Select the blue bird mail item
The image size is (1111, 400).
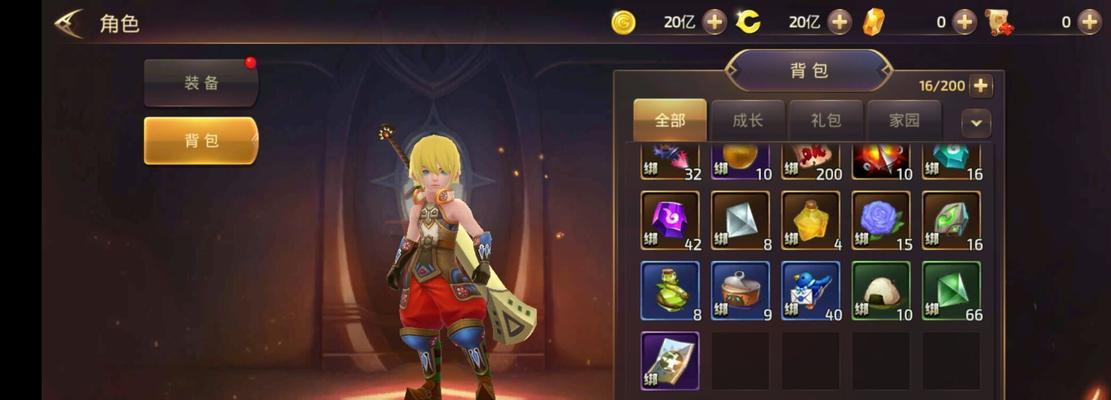pos(810,290)
